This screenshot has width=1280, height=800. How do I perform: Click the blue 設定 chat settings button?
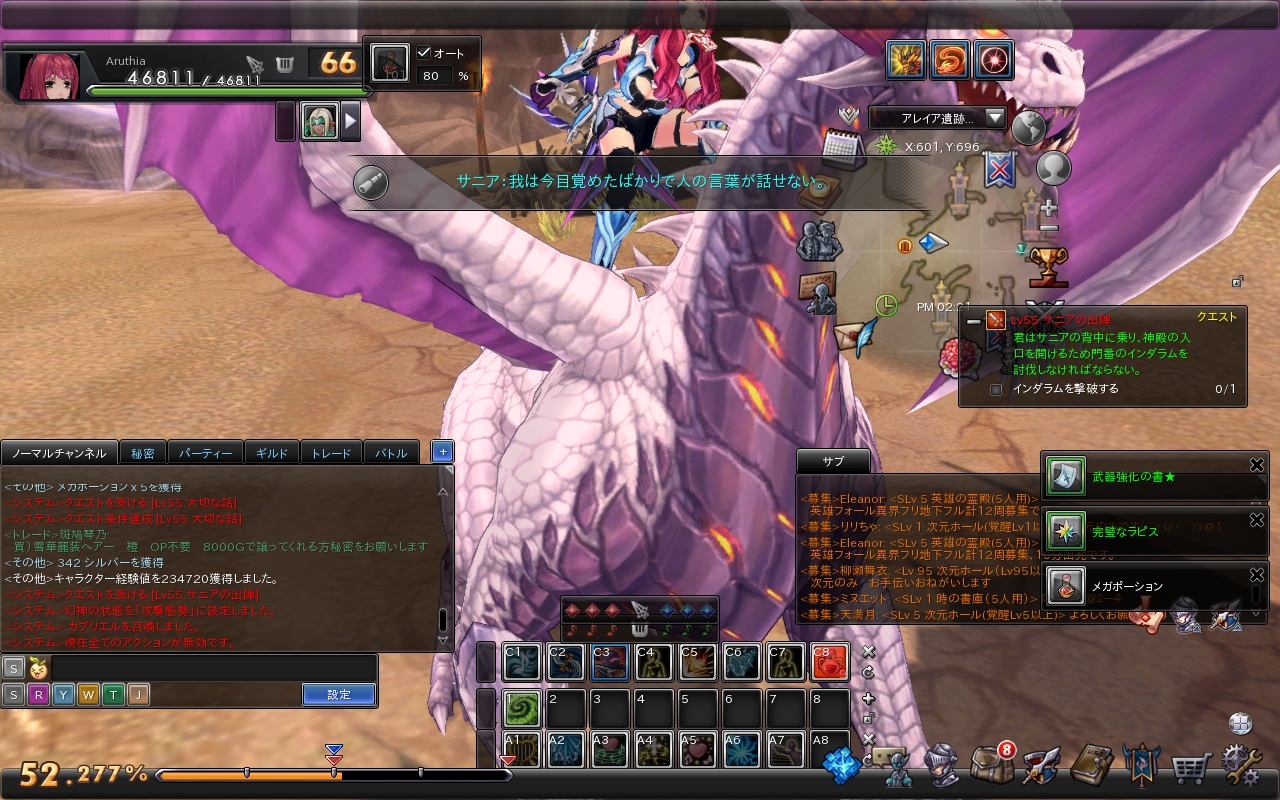point(339,694)
